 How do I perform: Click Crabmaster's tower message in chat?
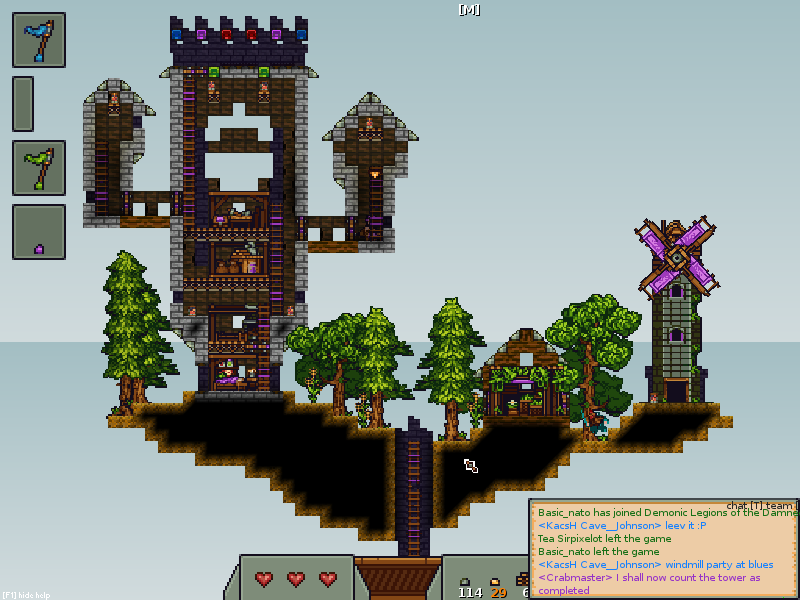pyautogui.click(x=648, y=584)
